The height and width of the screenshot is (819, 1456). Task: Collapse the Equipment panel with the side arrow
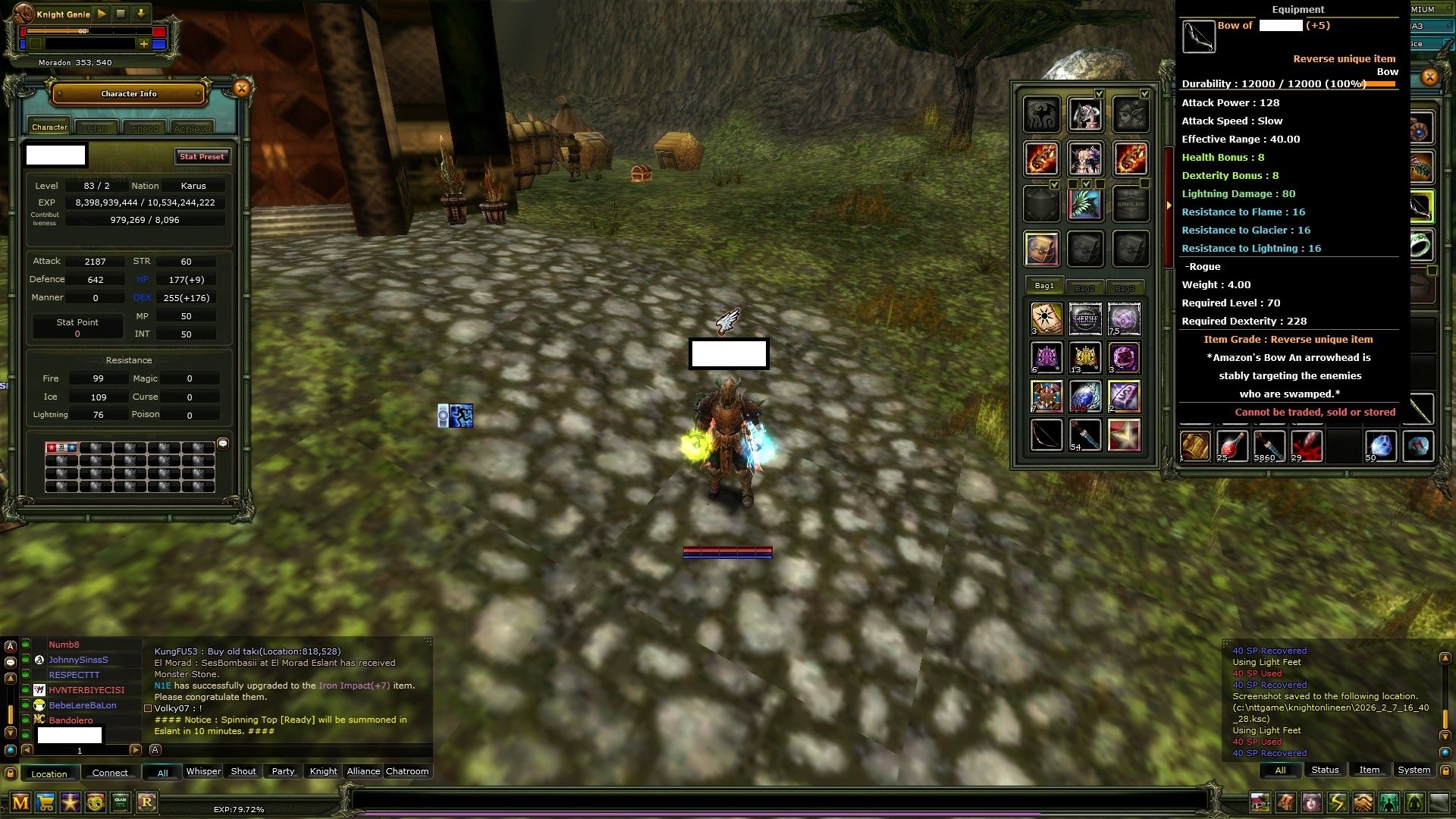1168,204
